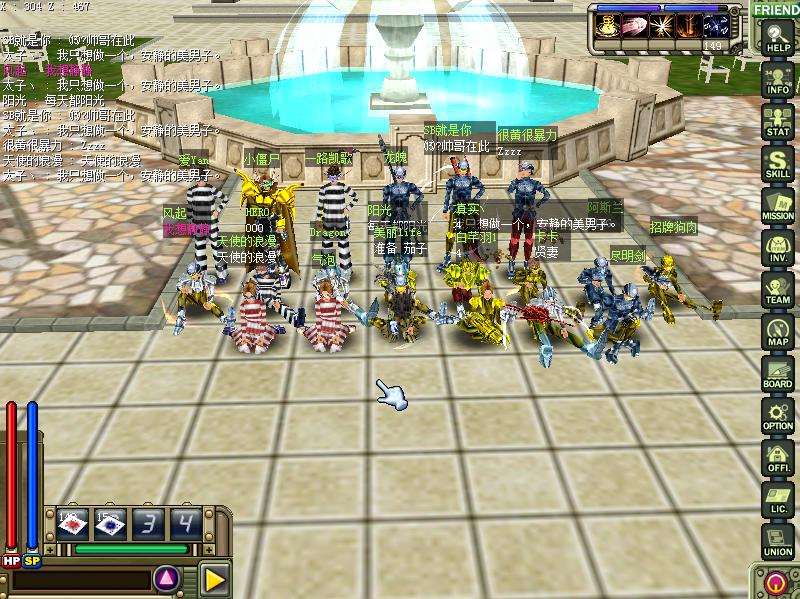Click the OFFI. house button
The height and width of the screenshot is (599, 800).
coord(777,458)
